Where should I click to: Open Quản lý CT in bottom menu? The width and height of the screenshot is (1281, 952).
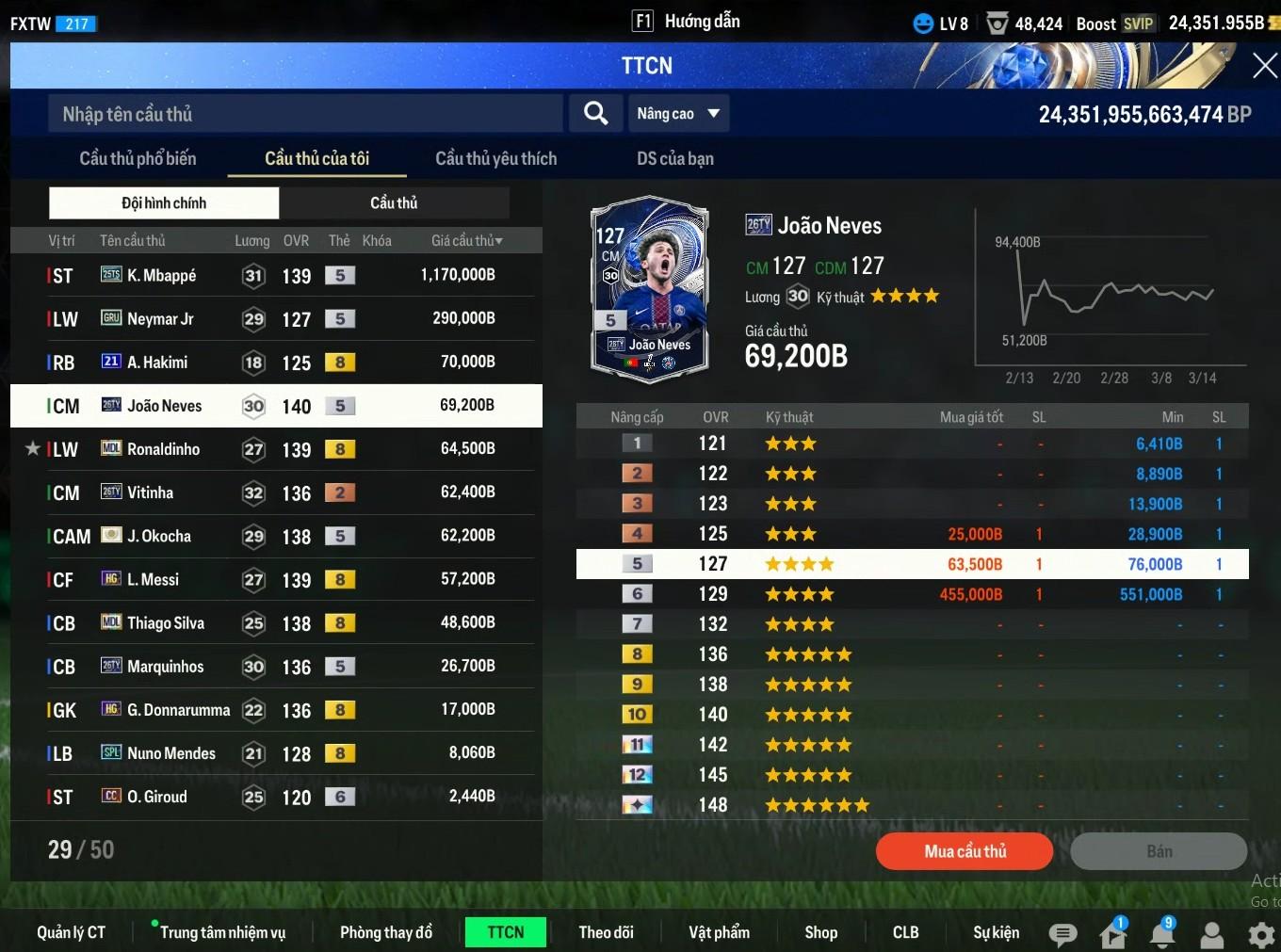pyautogui.click(x=71, y=932)
